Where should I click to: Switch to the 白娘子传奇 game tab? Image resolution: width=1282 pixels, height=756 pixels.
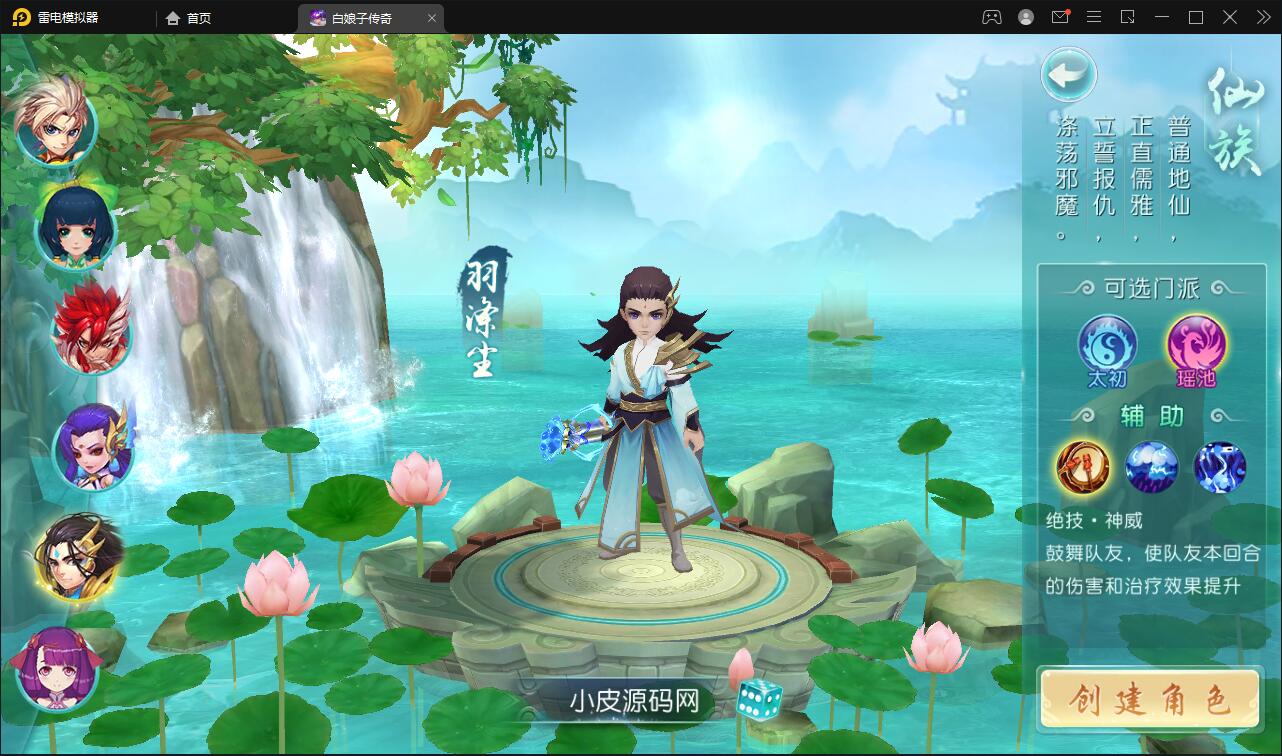pos(364,17)
